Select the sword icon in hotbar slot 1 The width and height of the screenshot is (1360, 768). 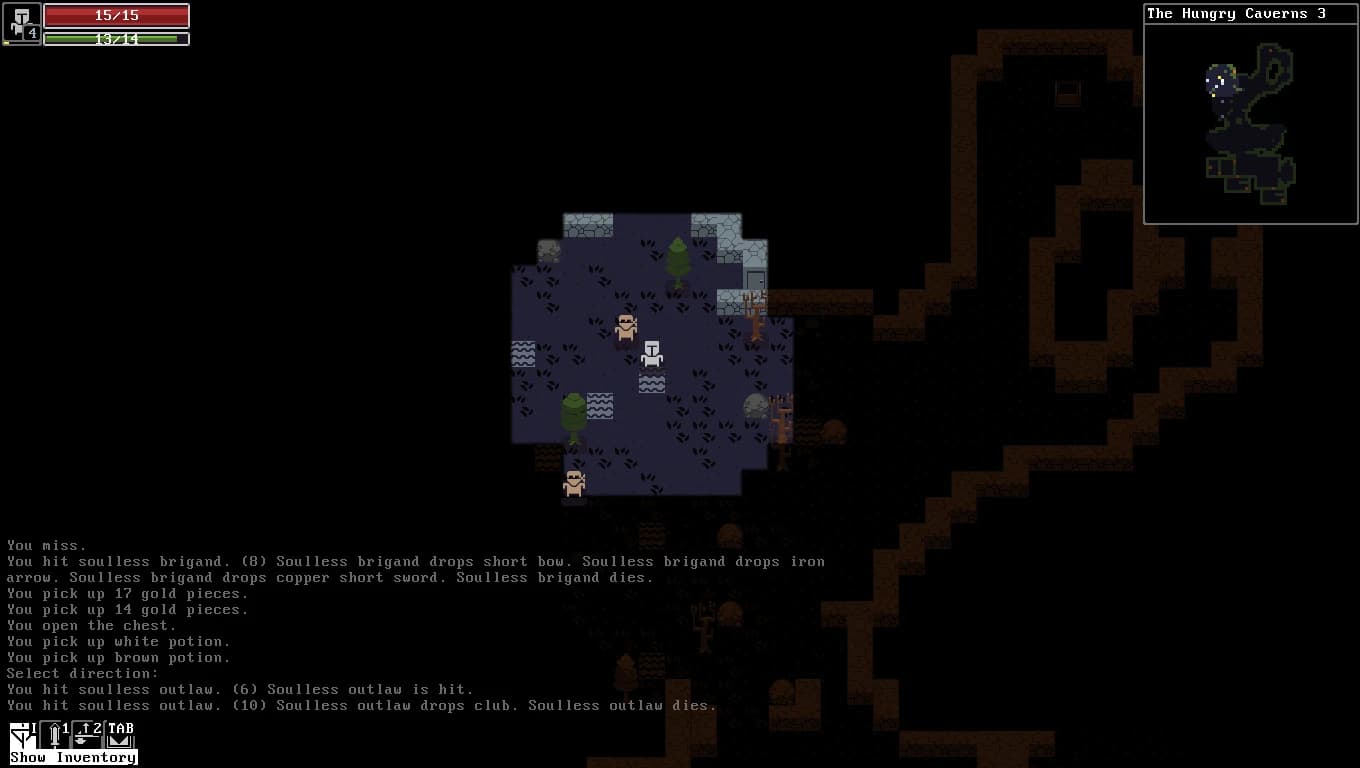54,737
